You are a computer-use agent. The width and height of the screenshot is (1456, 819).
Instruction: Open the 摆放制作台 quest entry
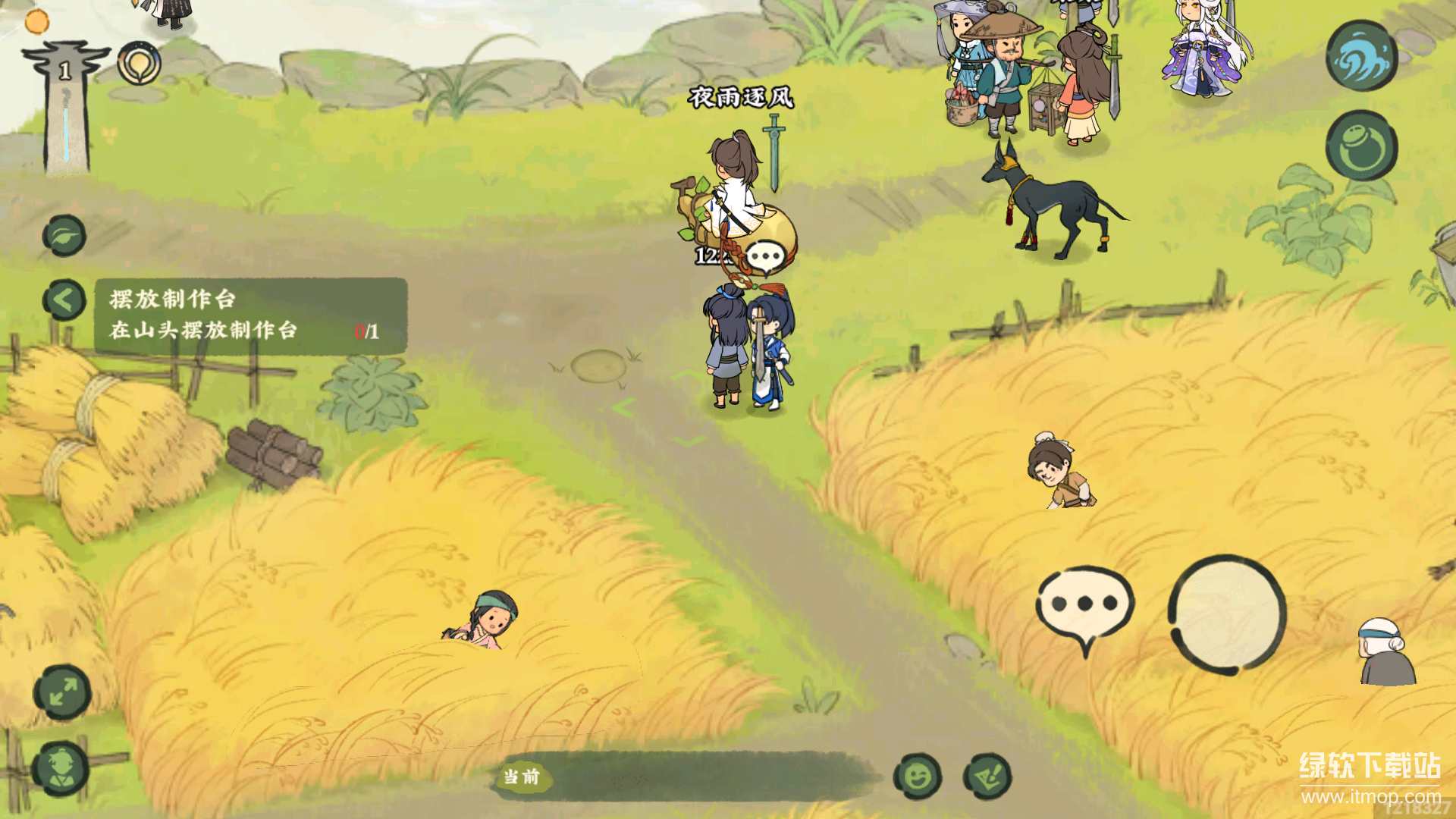pos(250,315)
